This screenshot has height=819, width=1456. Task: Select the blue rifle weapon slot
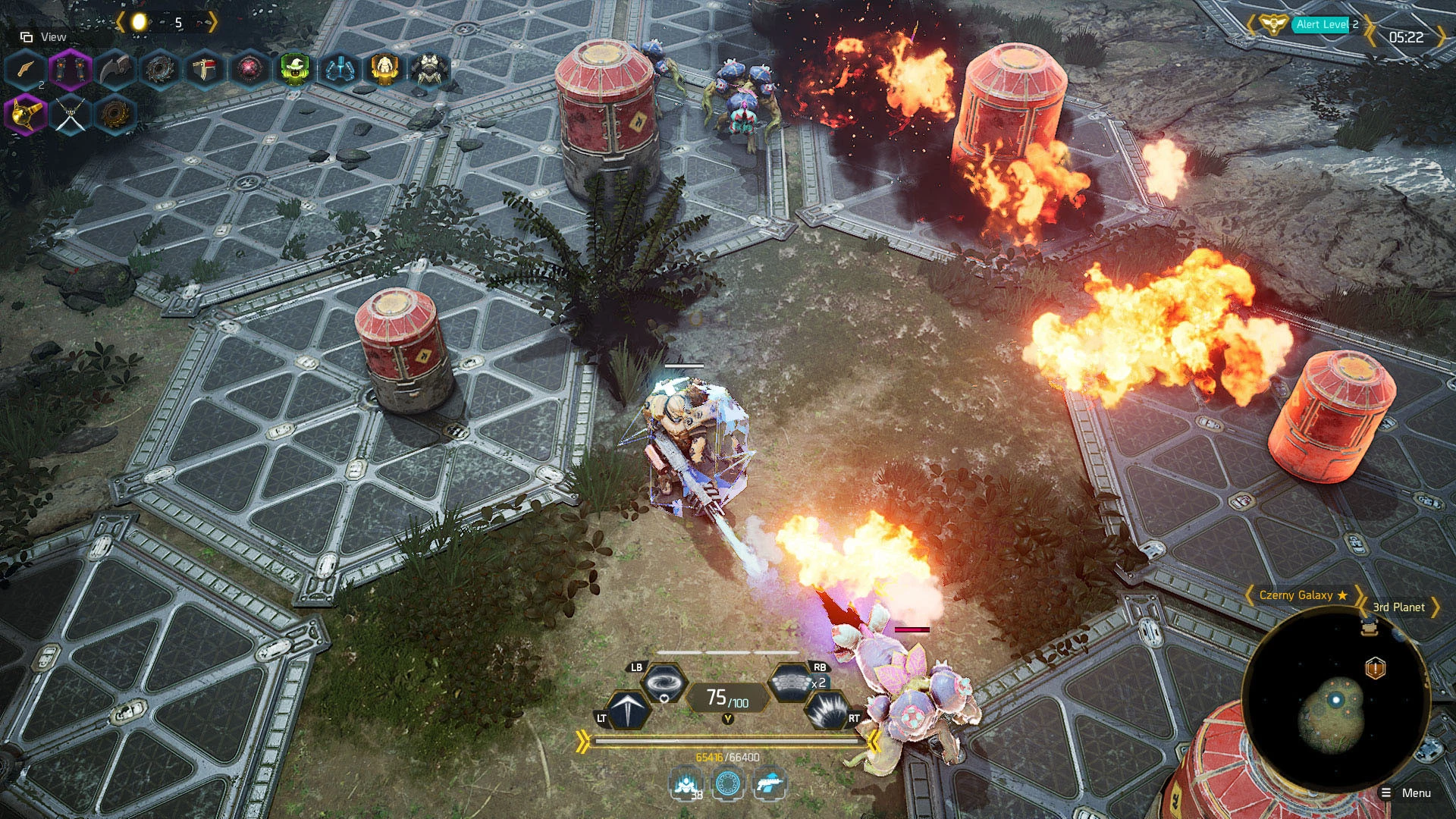click(770, 785)
